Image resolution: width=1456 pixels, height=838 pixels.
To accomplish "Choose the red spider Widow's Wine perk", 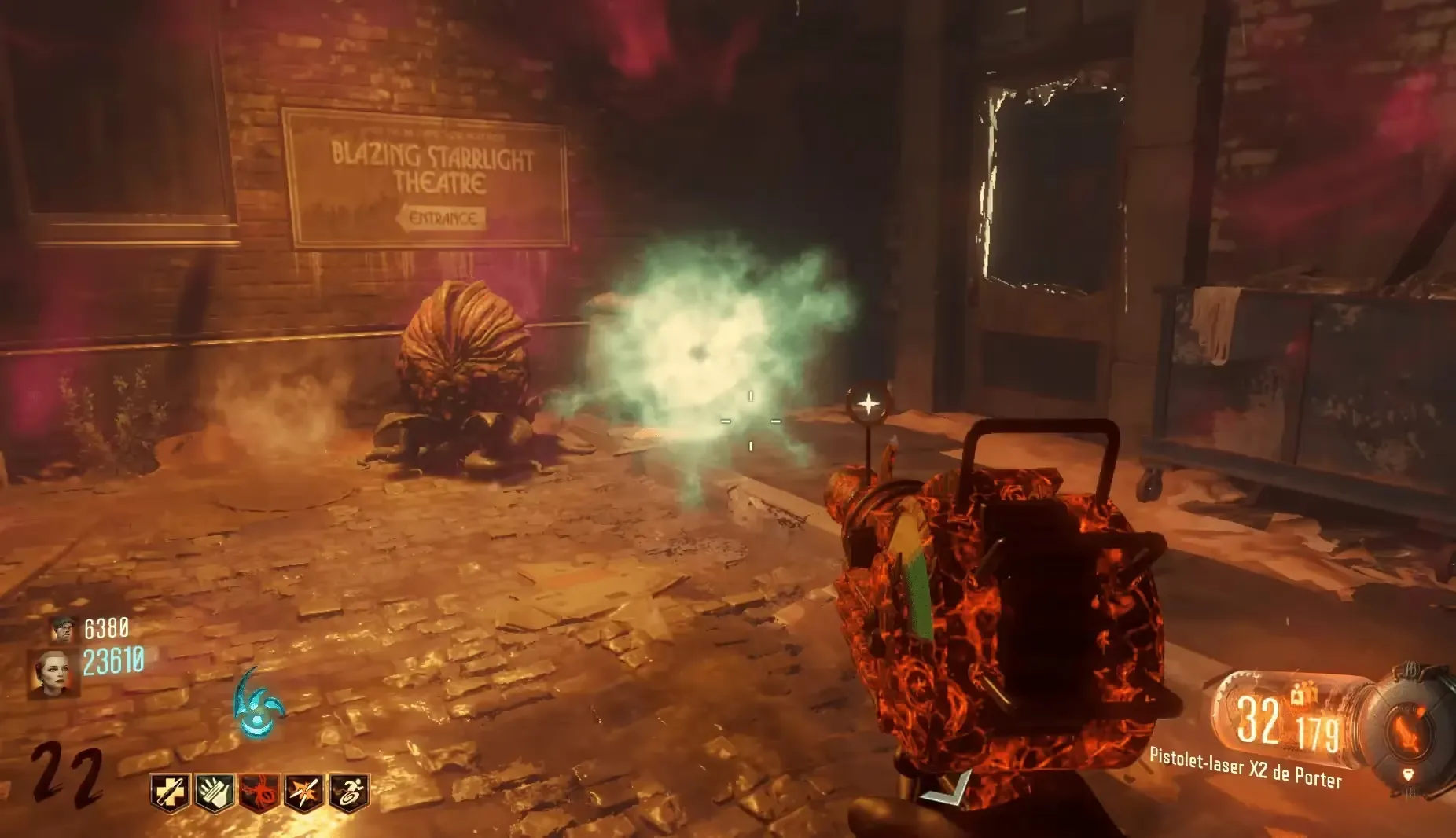I will (259, 793).
